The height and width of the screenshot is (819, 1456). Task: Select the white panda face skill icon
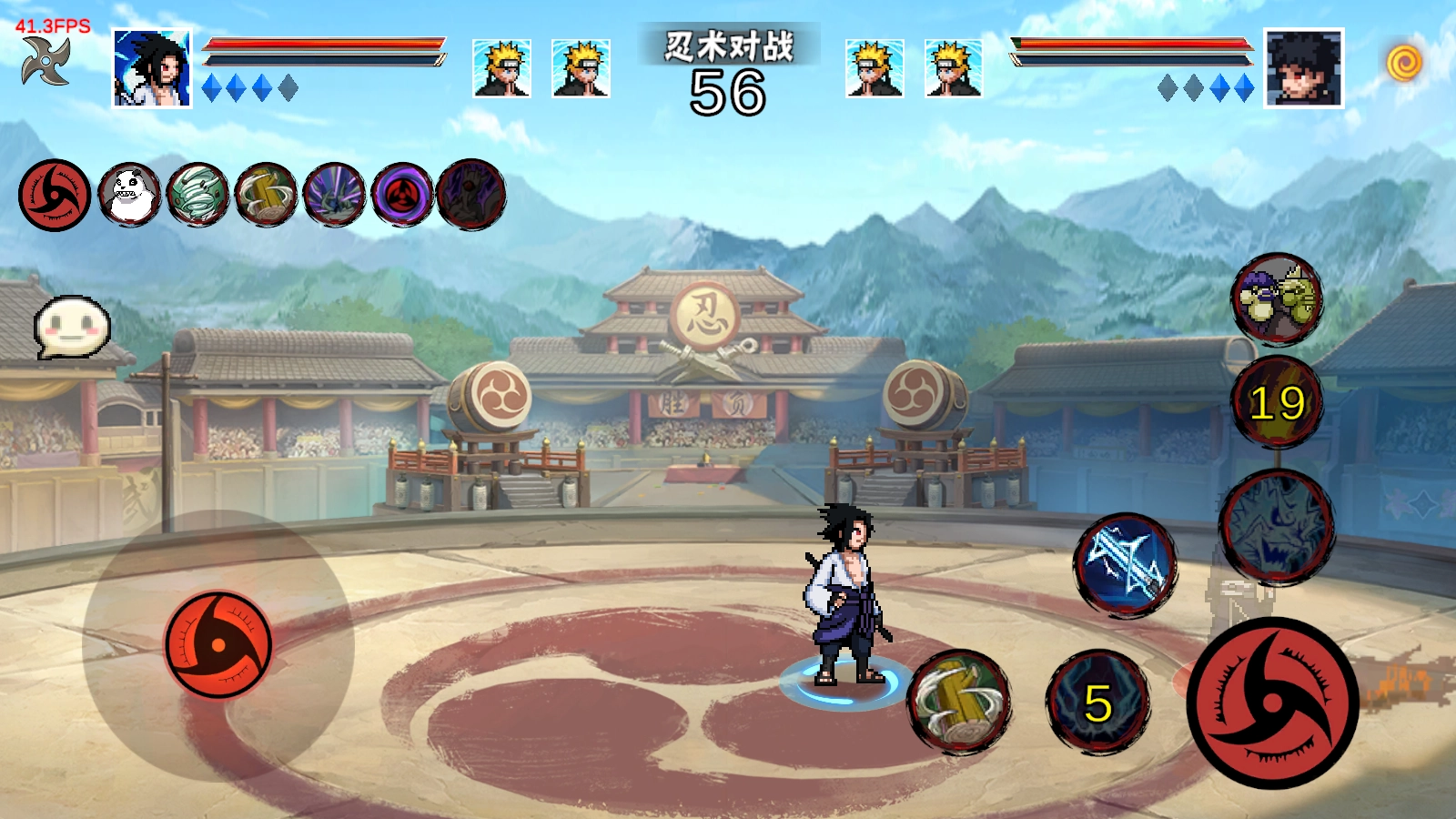[x=129, y=195]
